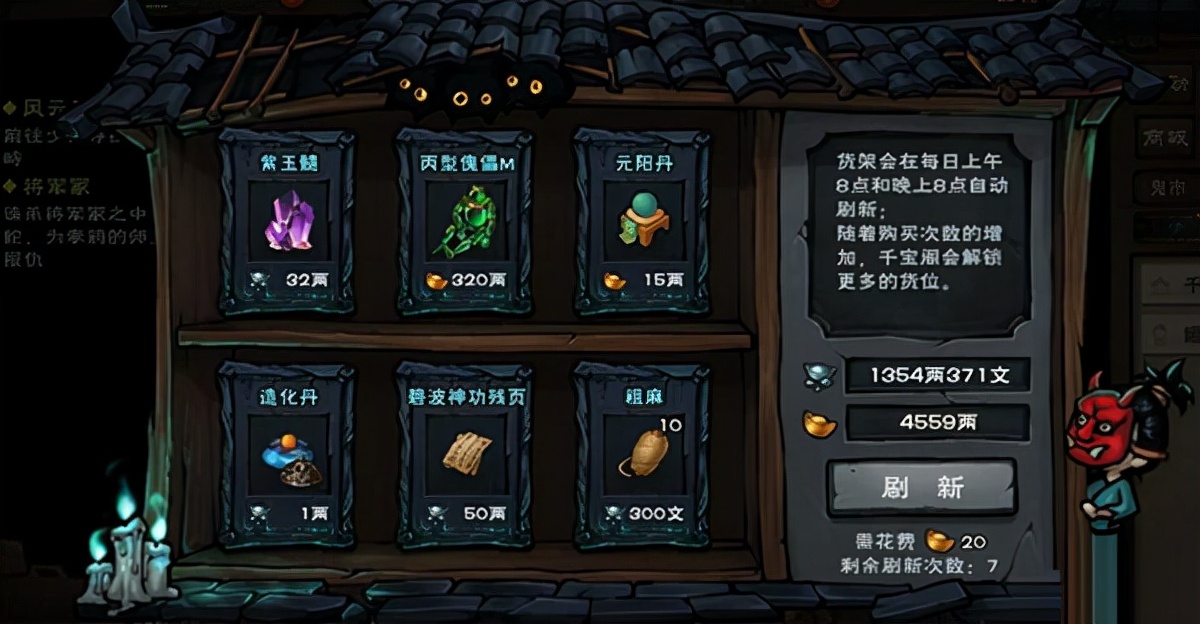Select the 造化丹 item card
The height and width of the screenshot is (624, 1200).
287,455
